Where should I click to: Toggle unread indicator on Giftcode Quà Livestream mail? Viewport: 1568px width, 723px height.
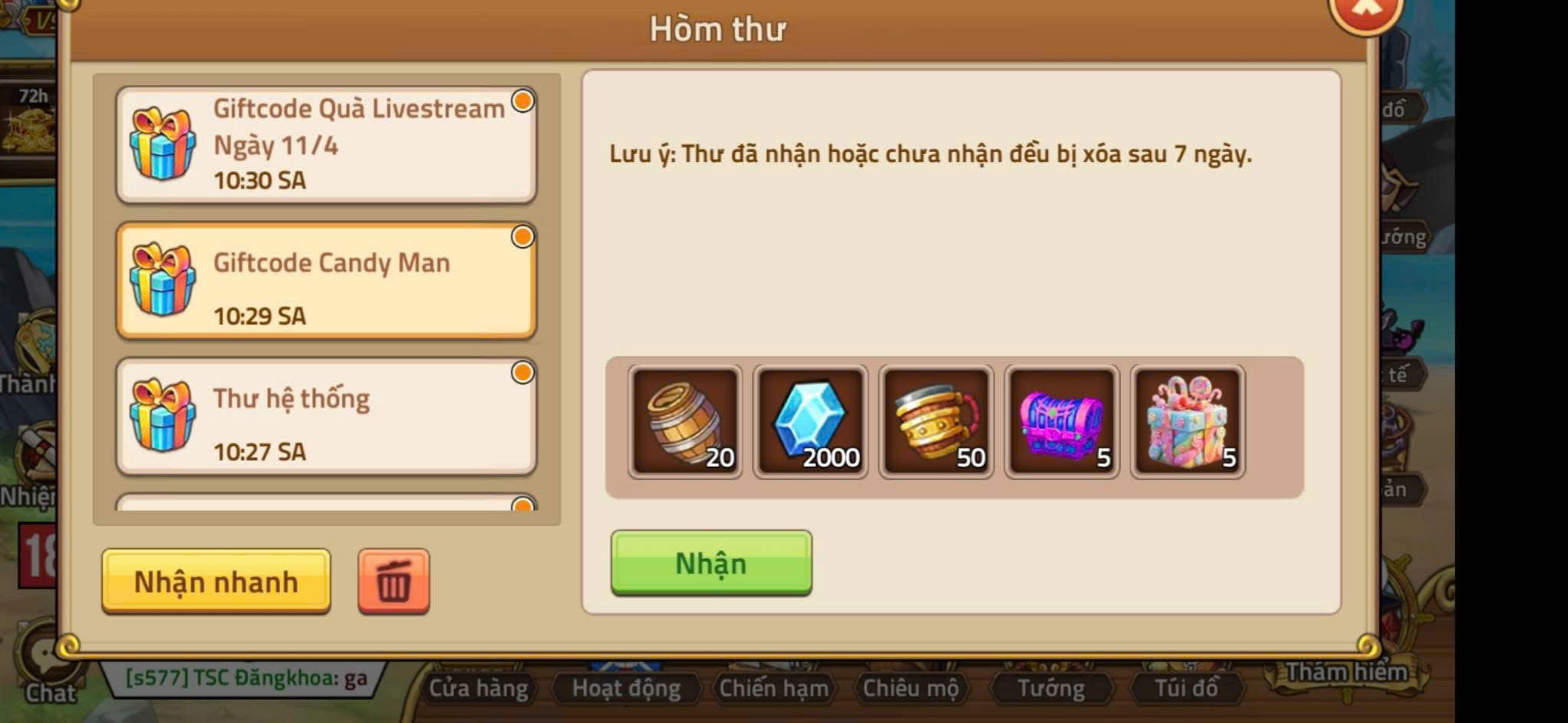point(522,102)
